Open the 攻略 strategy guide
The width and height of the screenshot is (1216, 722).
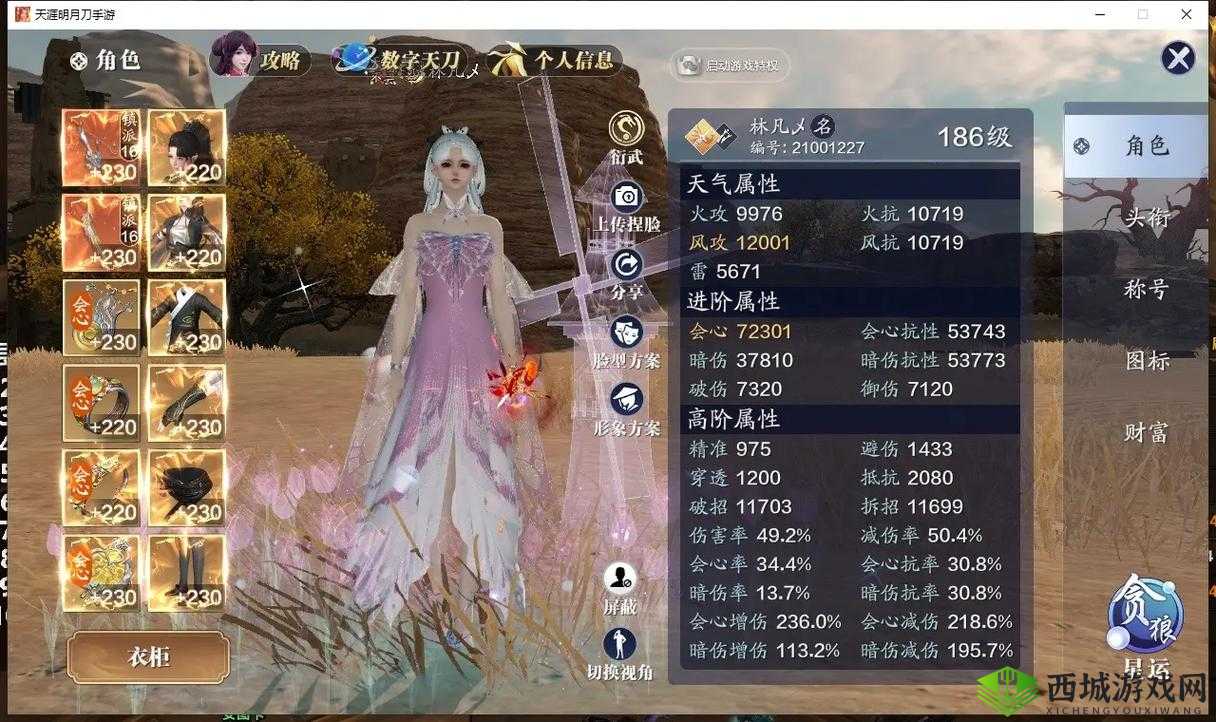coord(261,59)
